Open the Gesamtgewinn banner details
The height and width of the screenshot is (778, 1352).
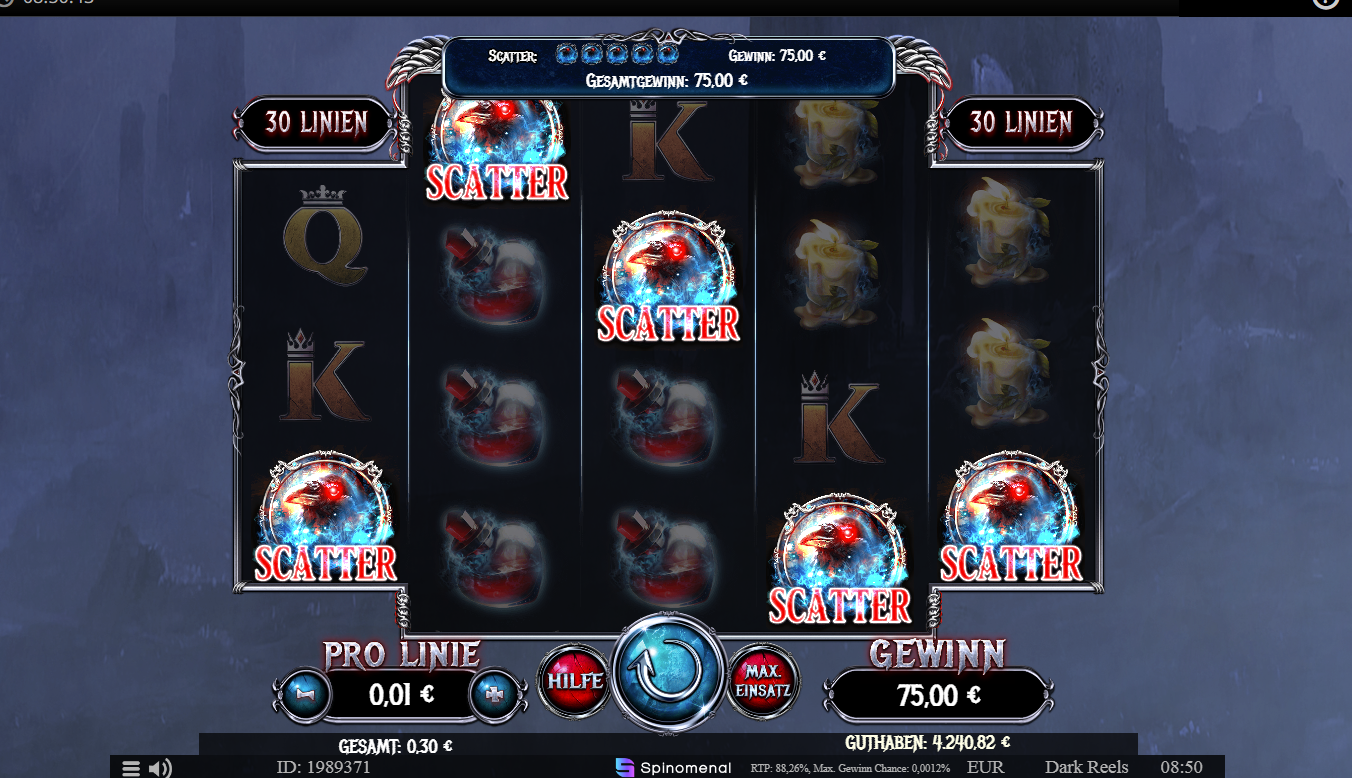tap(668, 80)
